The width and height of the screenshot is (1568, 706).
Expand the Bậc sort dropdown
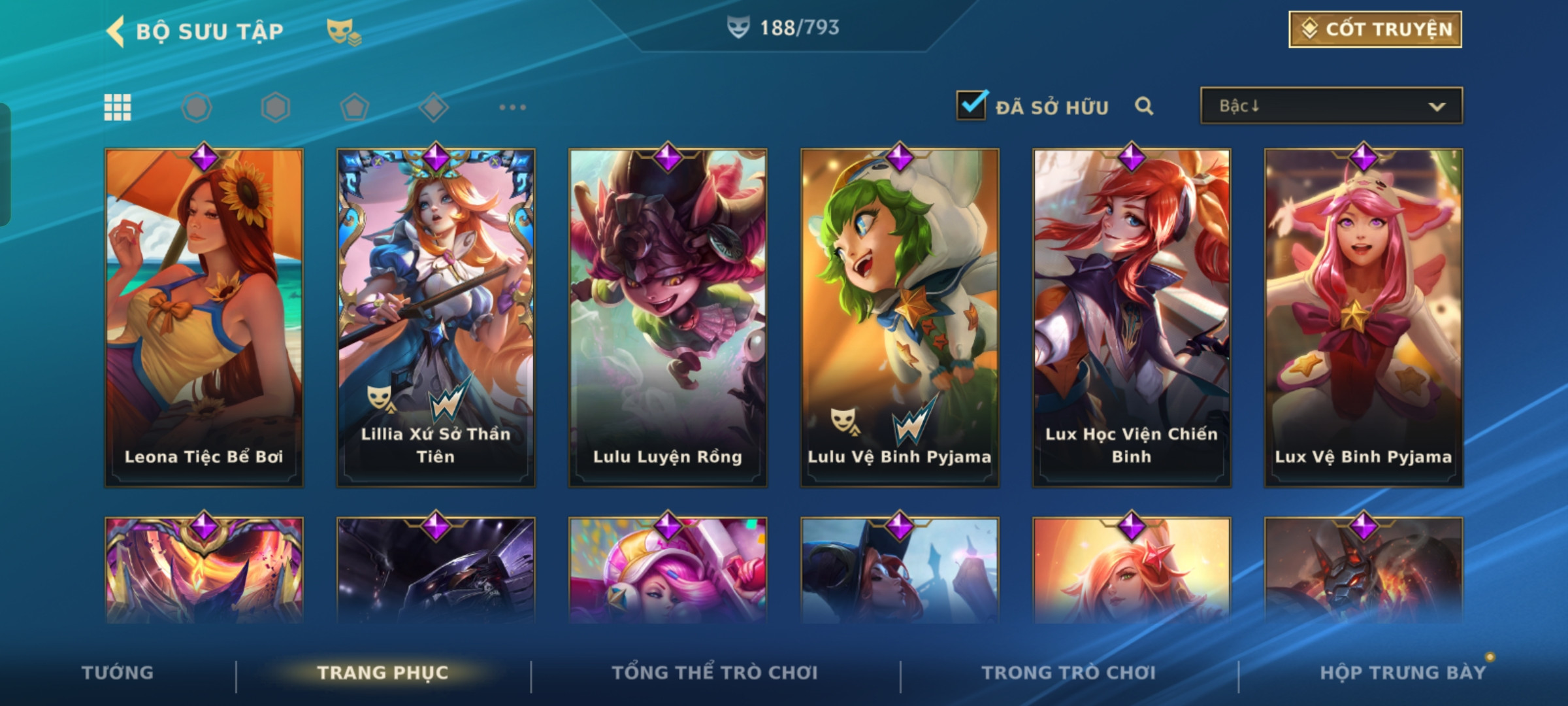[x=1331, y=106]
